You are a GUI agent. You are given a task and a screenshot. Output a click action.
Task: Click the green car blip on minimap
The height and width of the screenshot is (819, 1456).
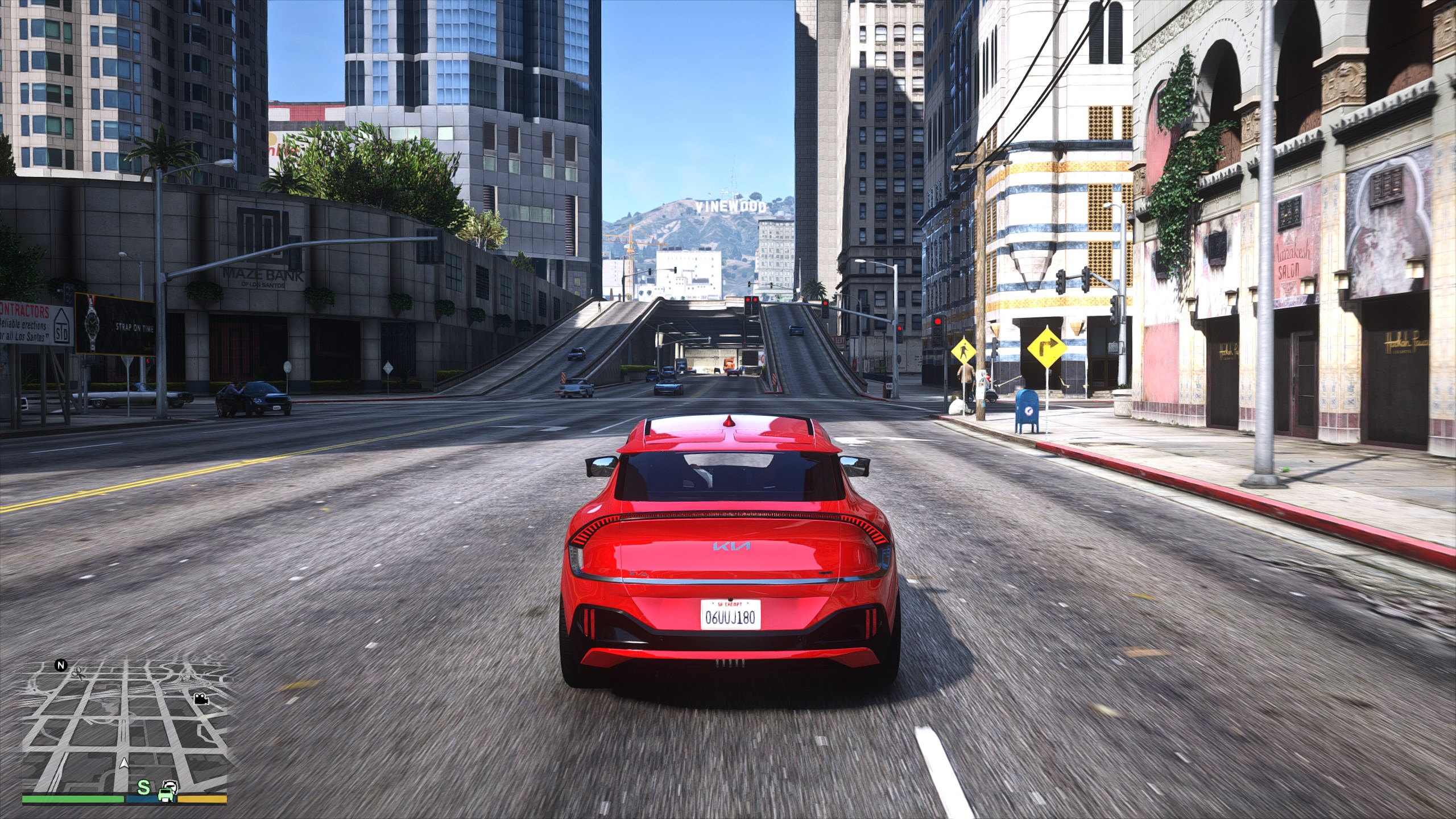(x=167, y=791)
